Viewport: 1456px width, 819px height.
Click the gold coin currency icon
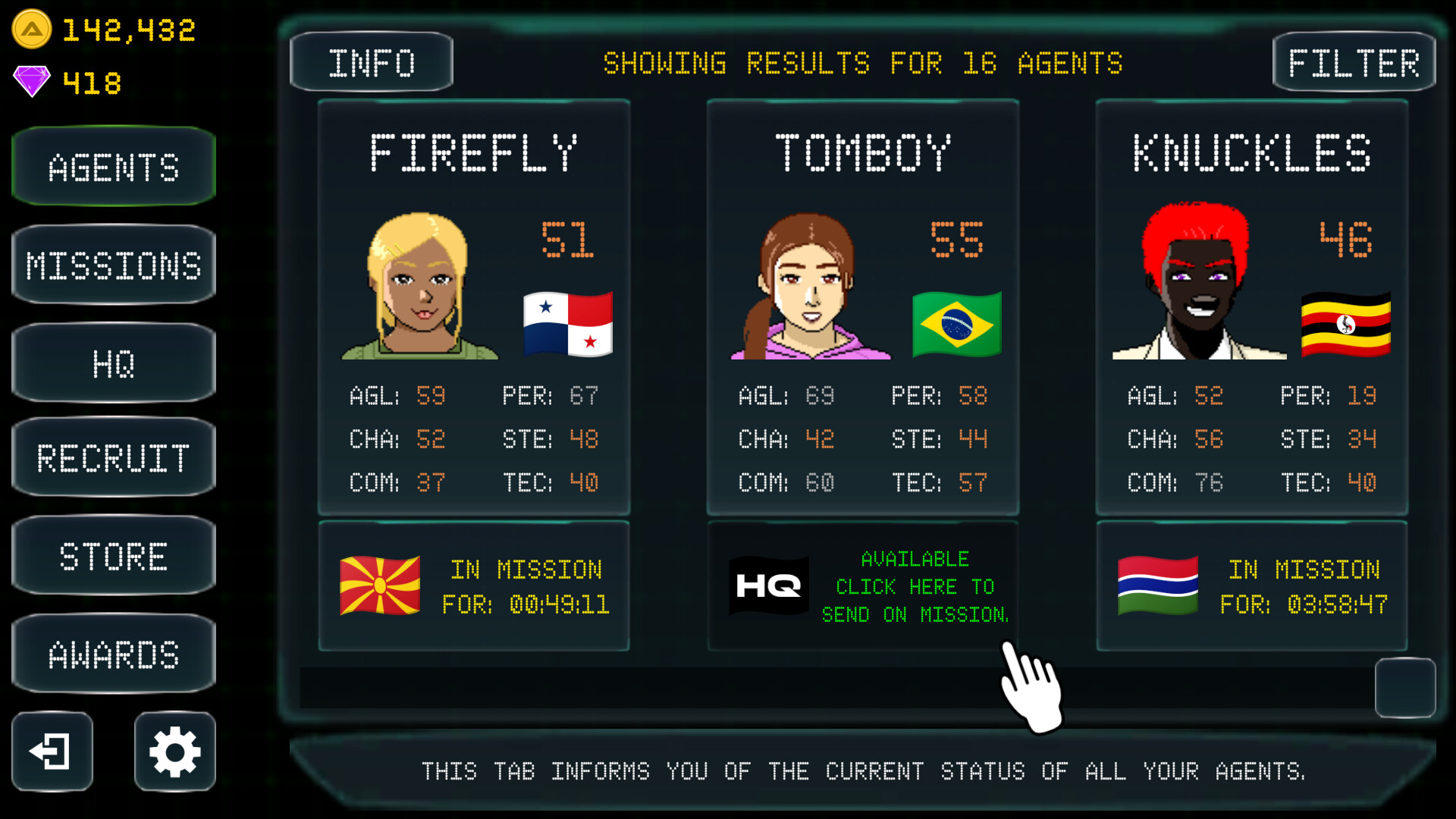click(x=32, y=30)
